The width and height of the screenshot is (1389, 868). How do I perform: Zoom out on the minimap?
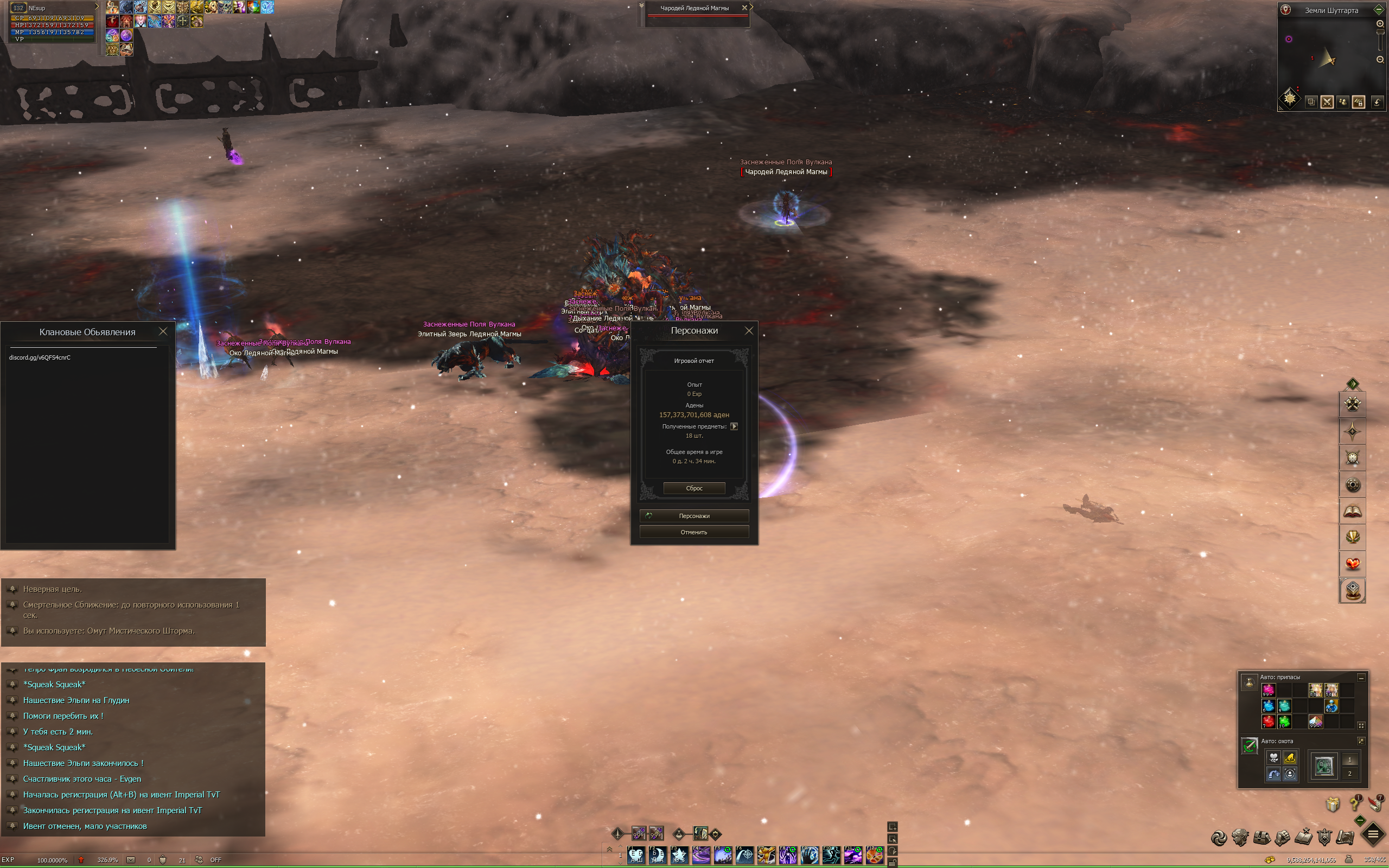[x=1380, y=60]
